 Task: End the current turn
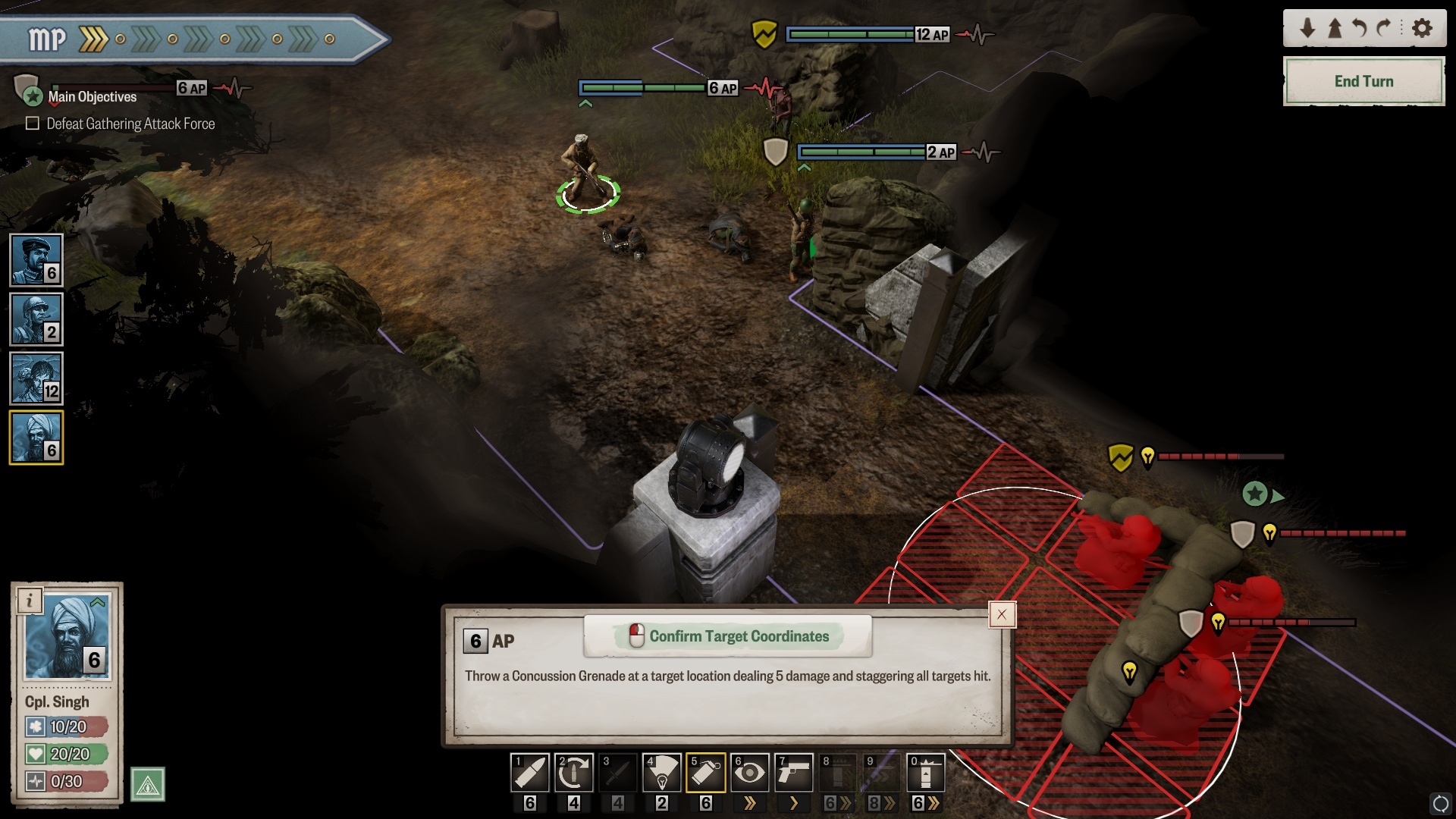point(1363,81)
